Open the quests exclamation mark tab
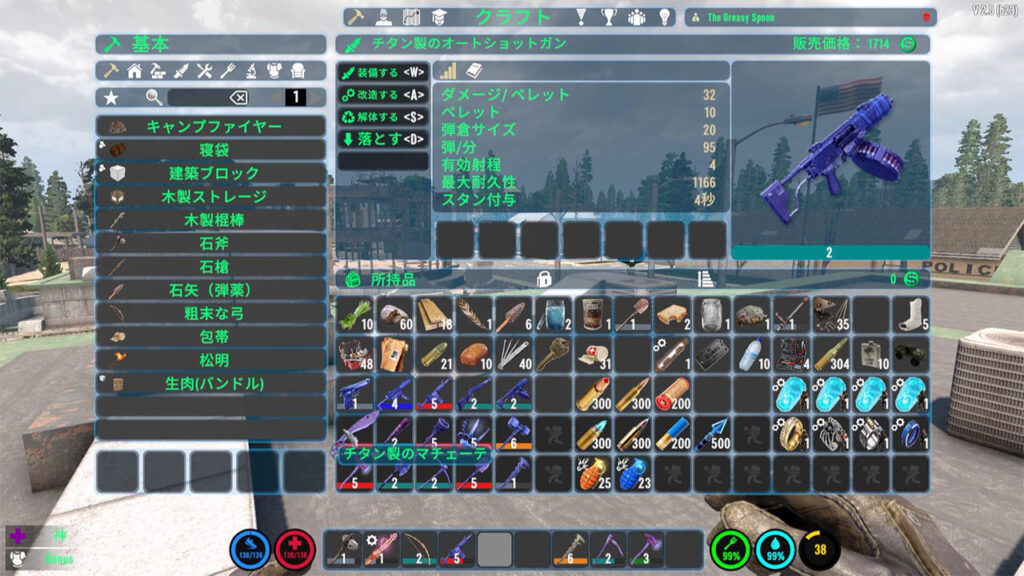 tap(579, 17)
